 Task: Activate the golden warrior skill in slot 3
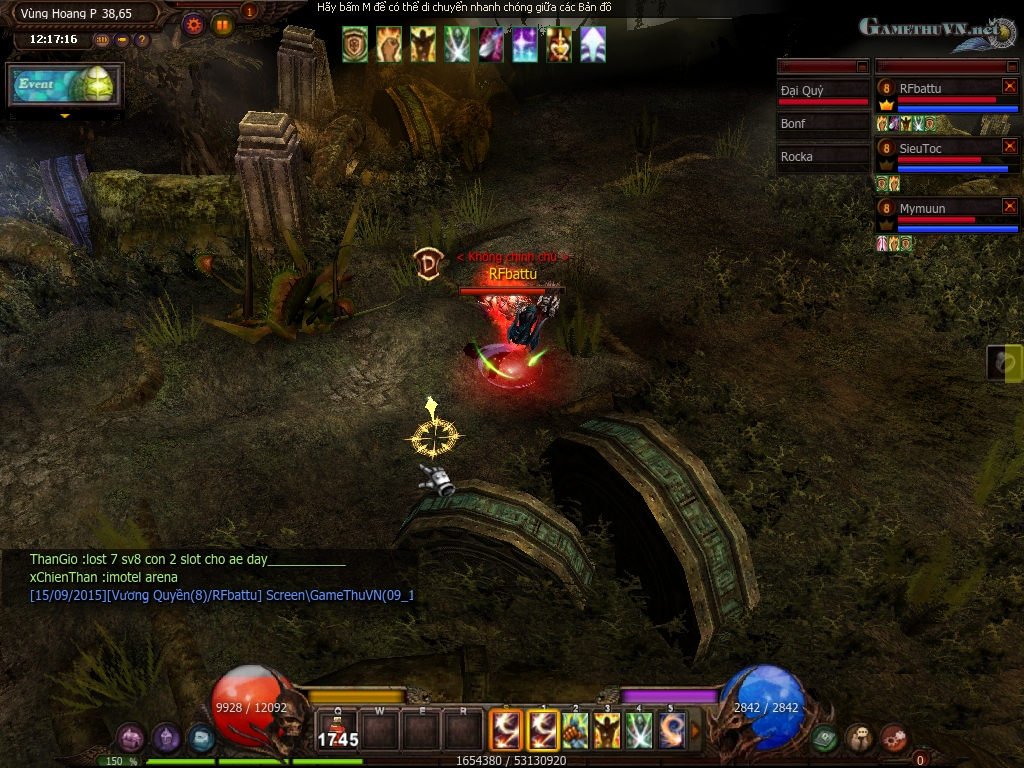607,730
